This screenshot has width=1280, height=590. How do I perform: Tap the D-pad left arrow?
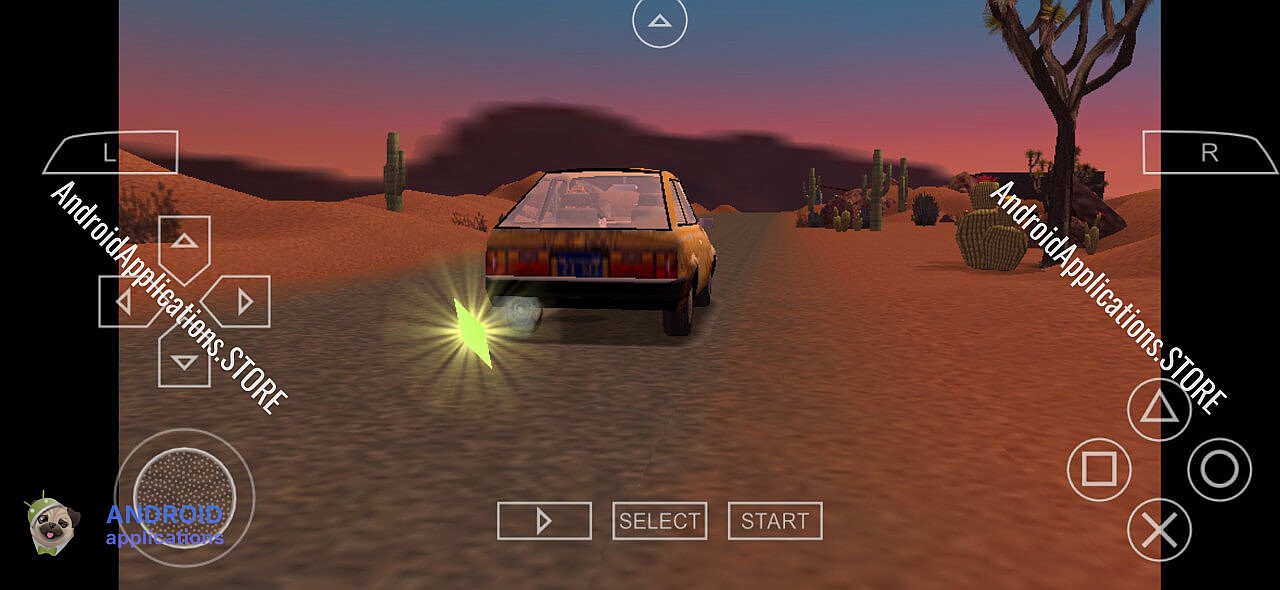[x=126, y=301]
